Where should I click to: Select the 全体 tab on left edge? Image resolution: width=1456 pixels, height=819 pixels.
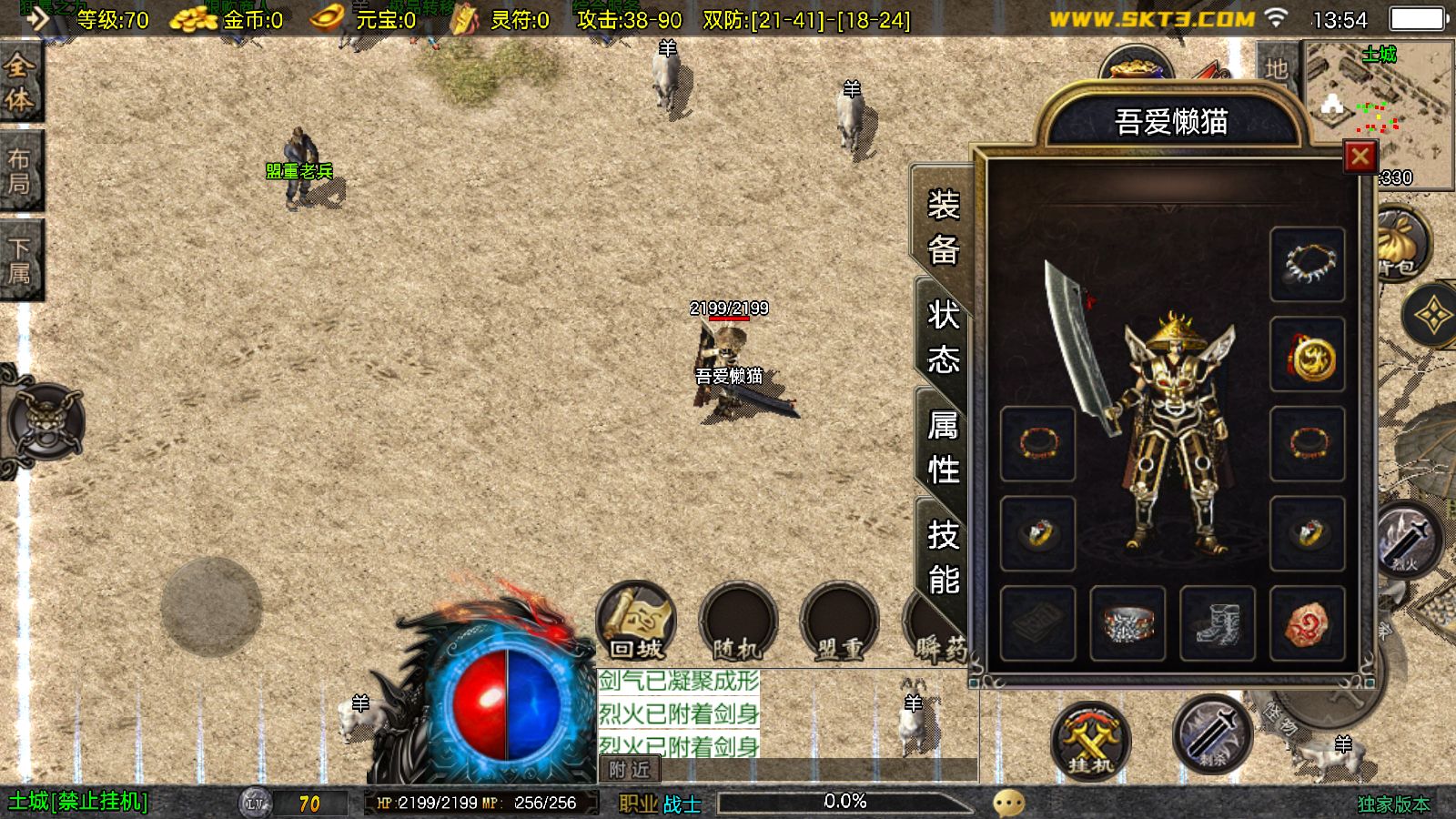(20, 82)
